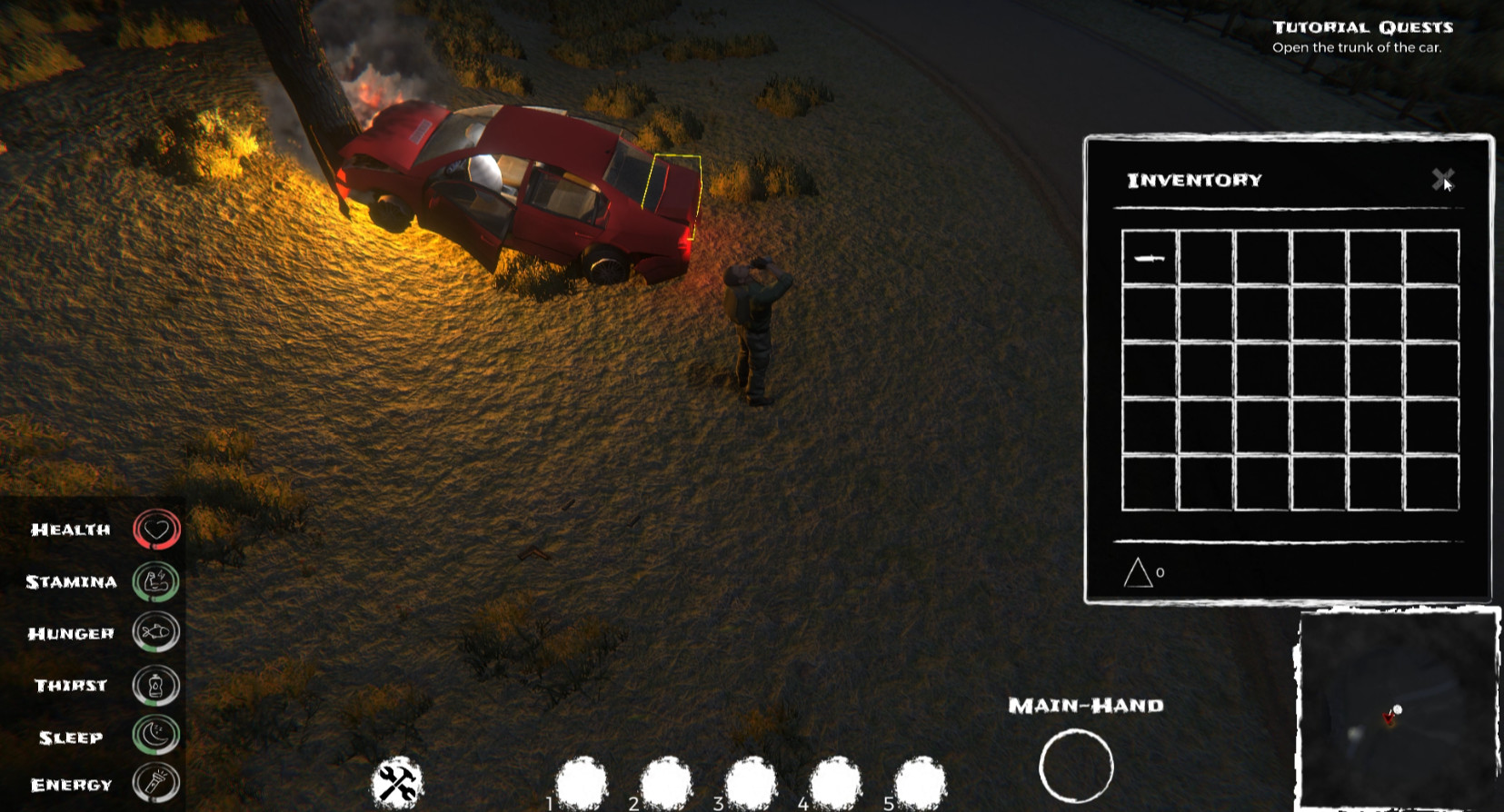Click the weight triangle indicator
This screenshot has height=812, width=1504.
(x=1138, y=572)
